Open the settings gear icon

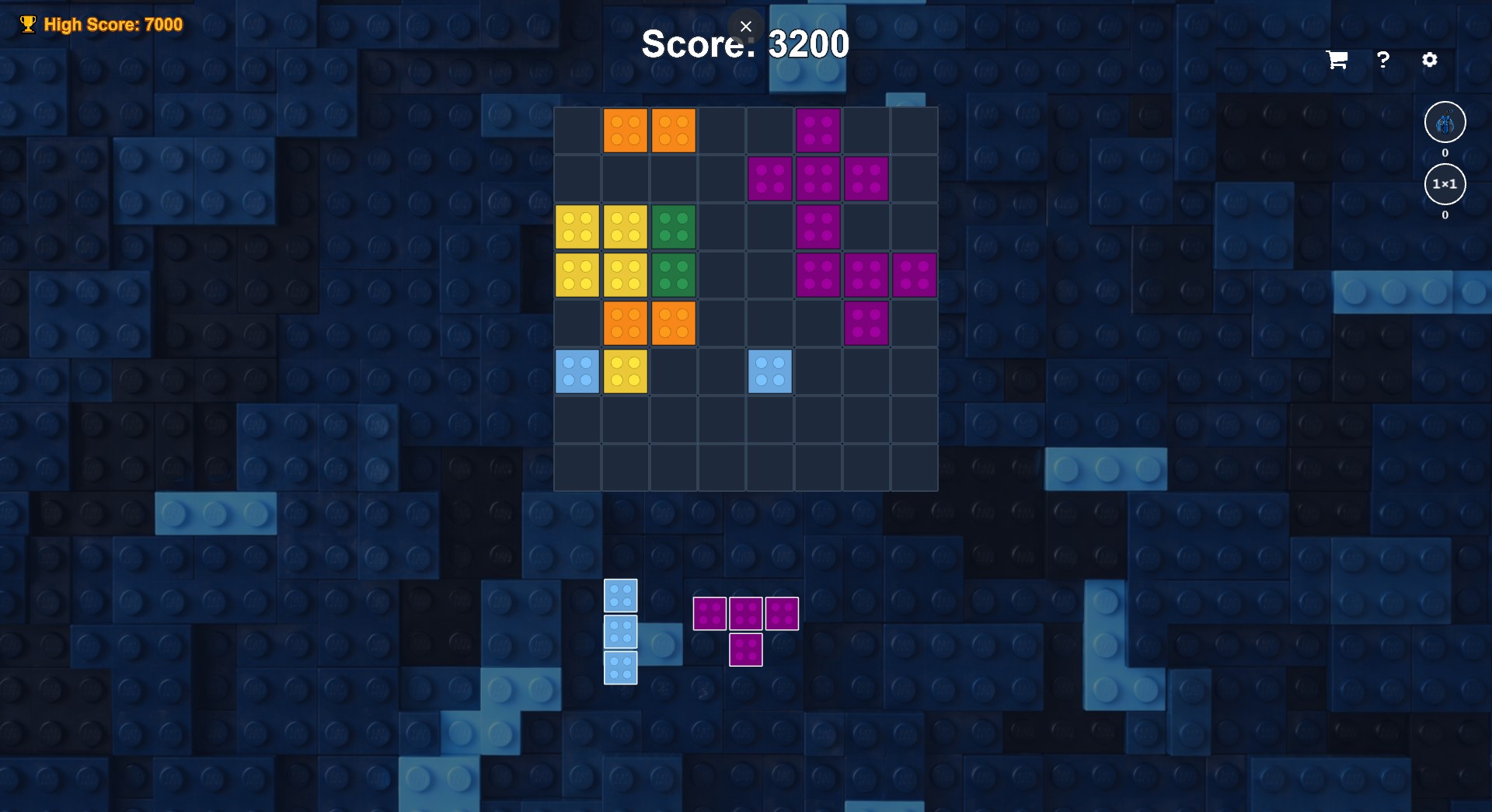click(x=1431, y=60)
